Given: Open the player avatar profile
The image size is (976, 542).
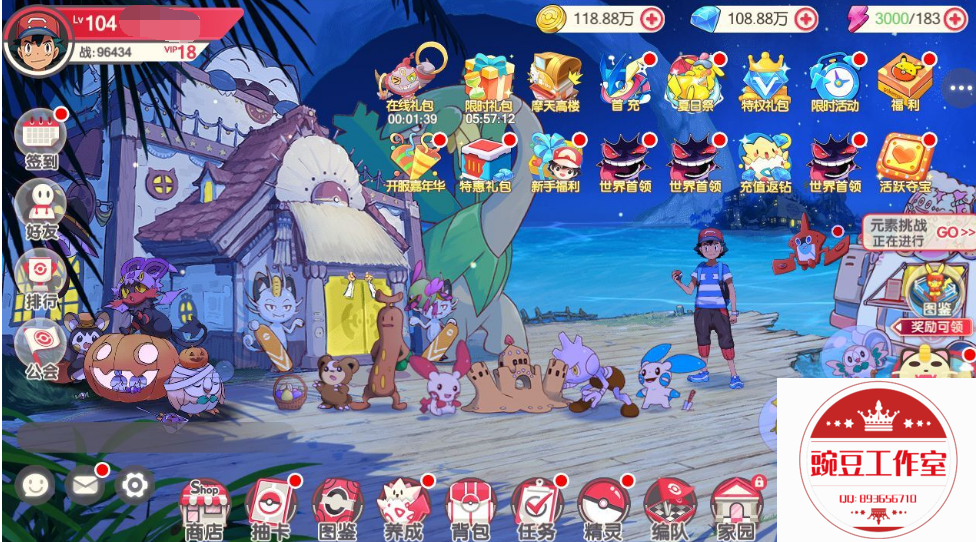Looking at the screenshot, I should pyautogui.click(x=37, y=38).
